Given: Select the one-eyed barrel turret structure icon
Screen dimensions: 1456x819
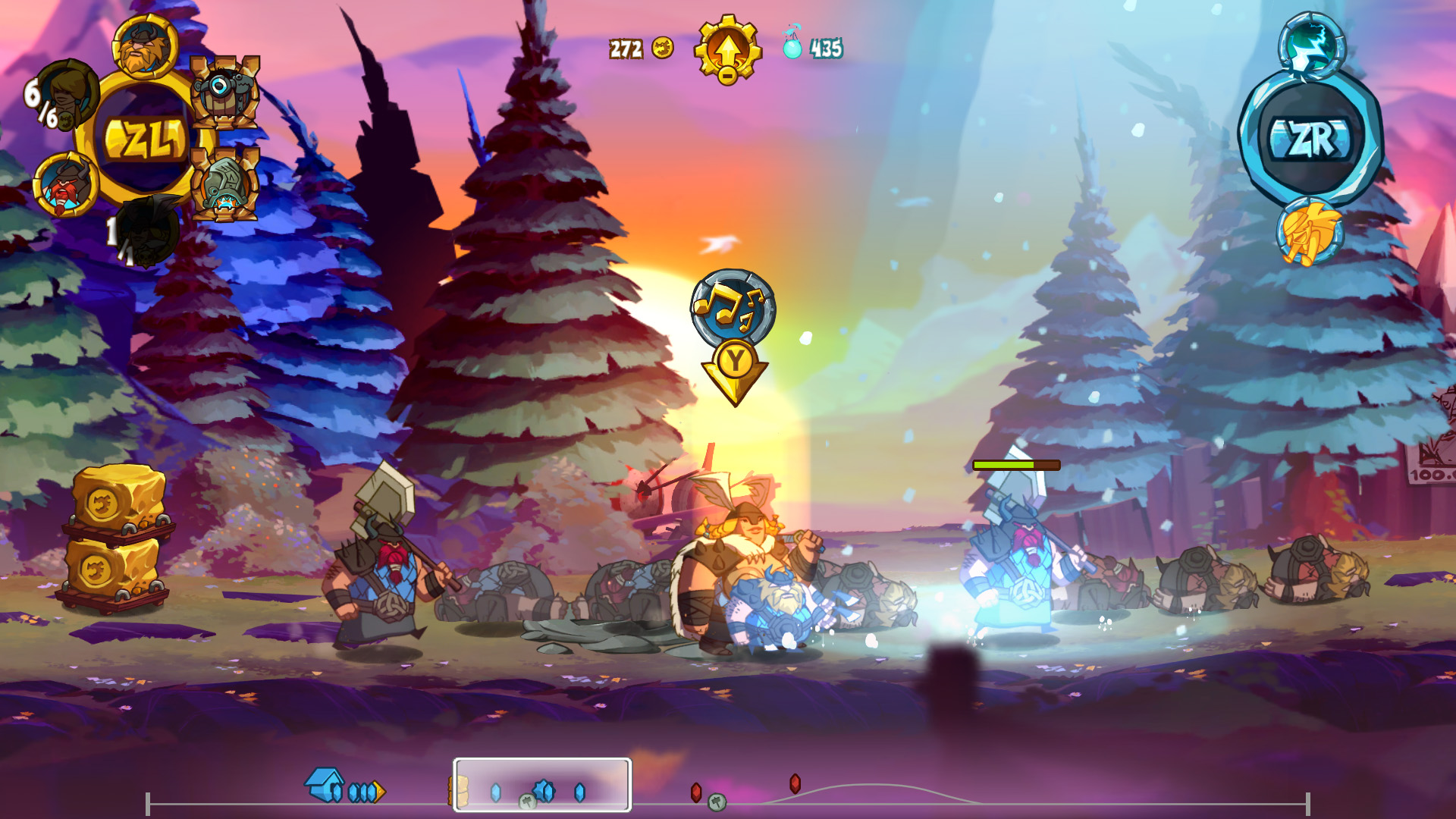Looking at the screenshot, I should tap(224, 95).
